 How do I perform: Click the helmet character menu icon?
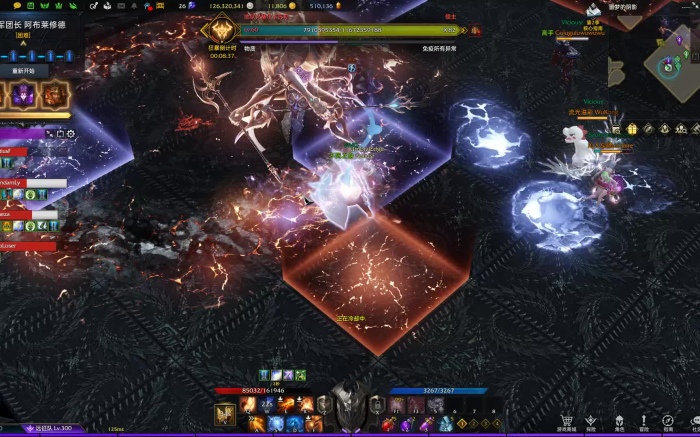tap(618, 423)
